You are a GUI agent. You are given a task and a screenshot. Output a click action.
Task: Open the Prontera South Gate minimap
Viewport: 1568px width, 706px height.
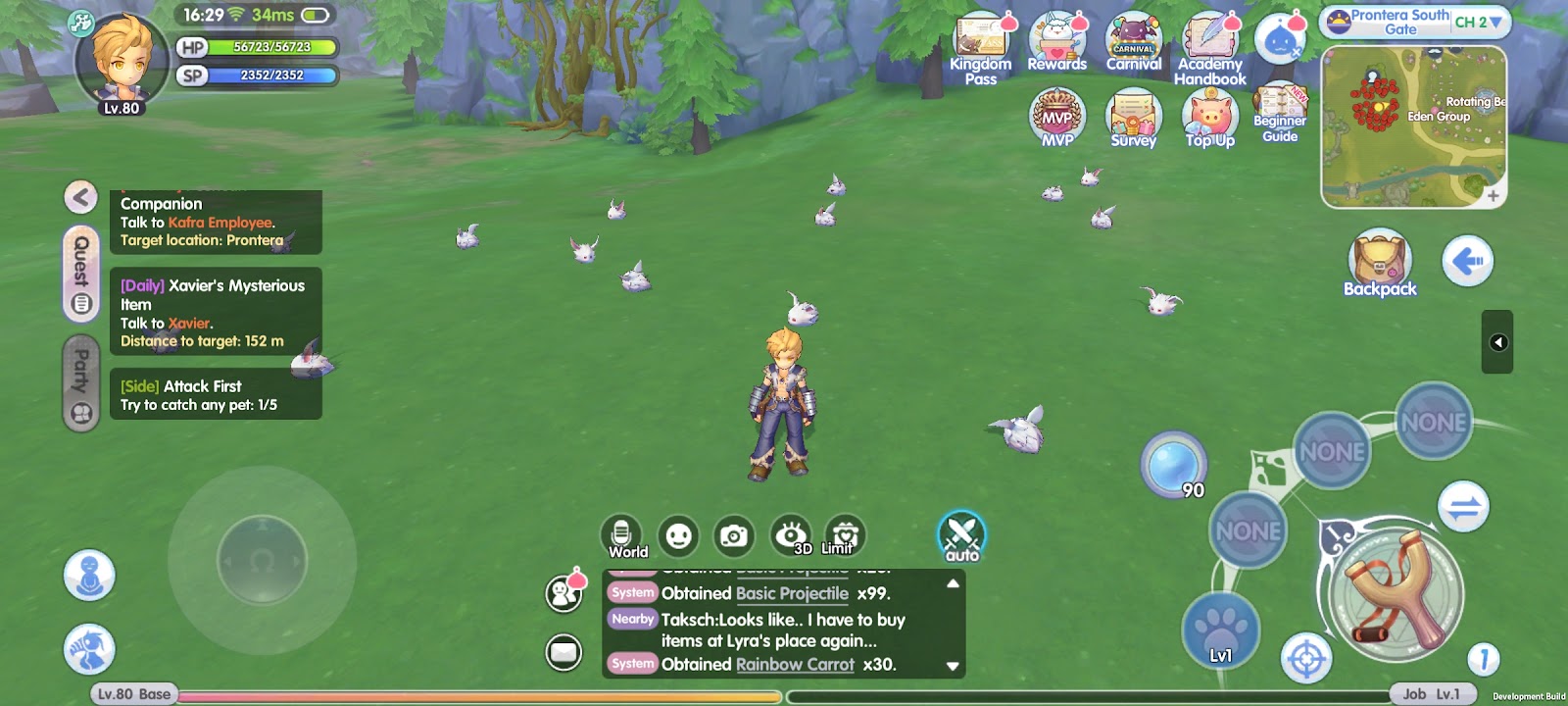pos(1413,127)
